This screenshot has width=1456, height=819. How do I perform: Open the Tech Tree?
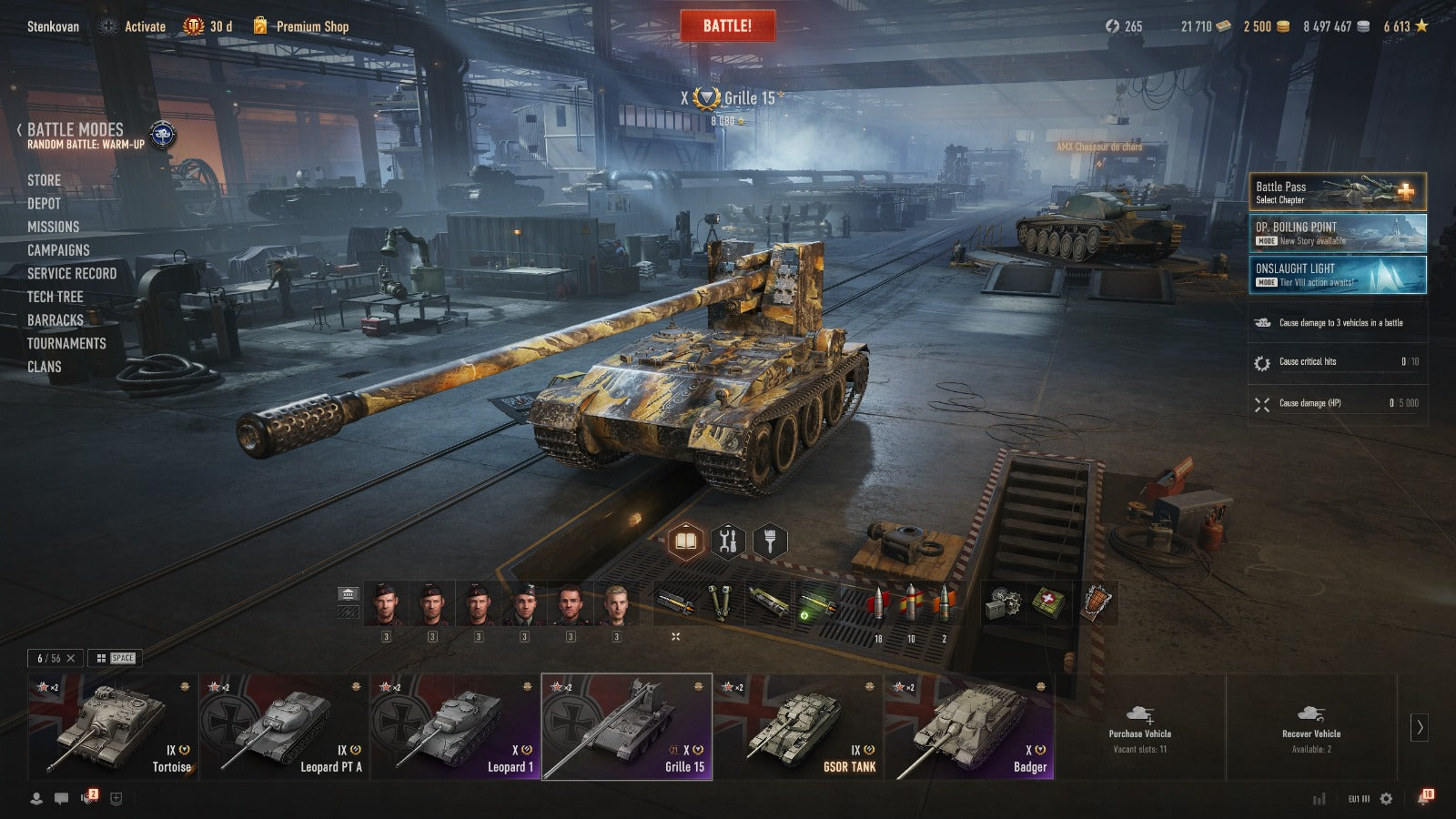tap(55, 297)
